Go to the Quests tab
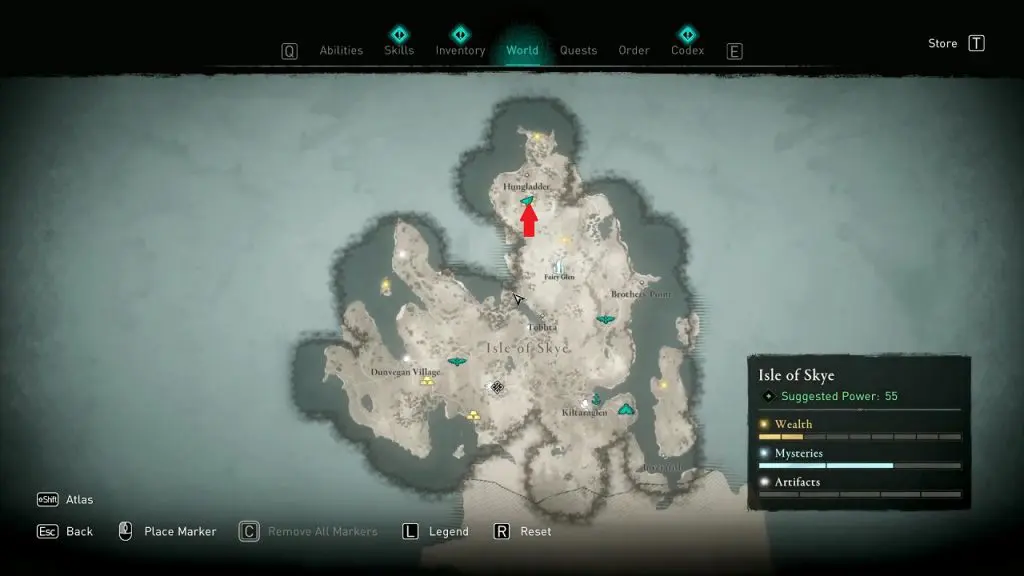1024x576 pixels. pyautogui.click(x=578, y=51)
